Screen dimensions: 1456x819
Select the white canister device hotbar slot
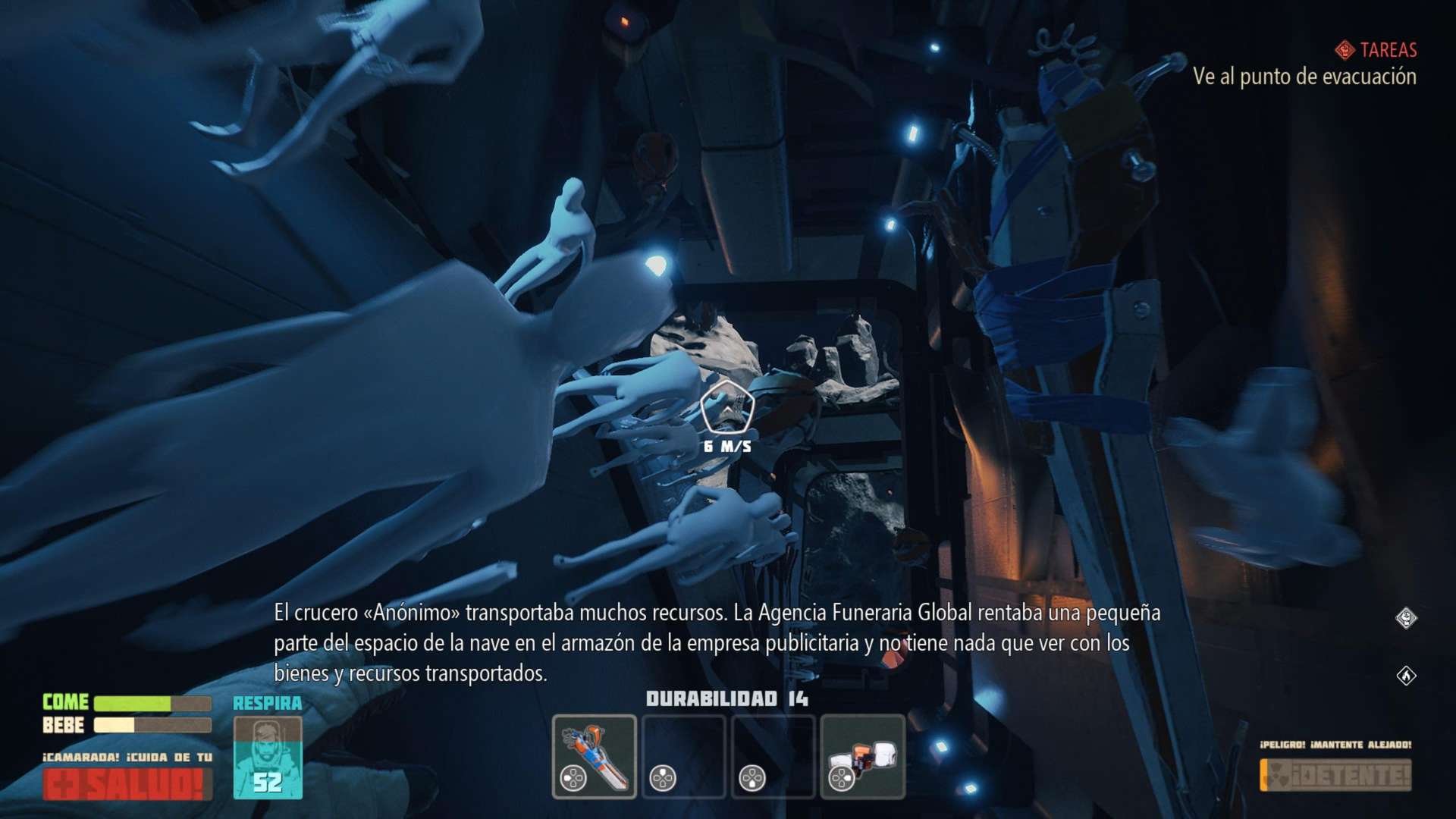pos(862,756)
